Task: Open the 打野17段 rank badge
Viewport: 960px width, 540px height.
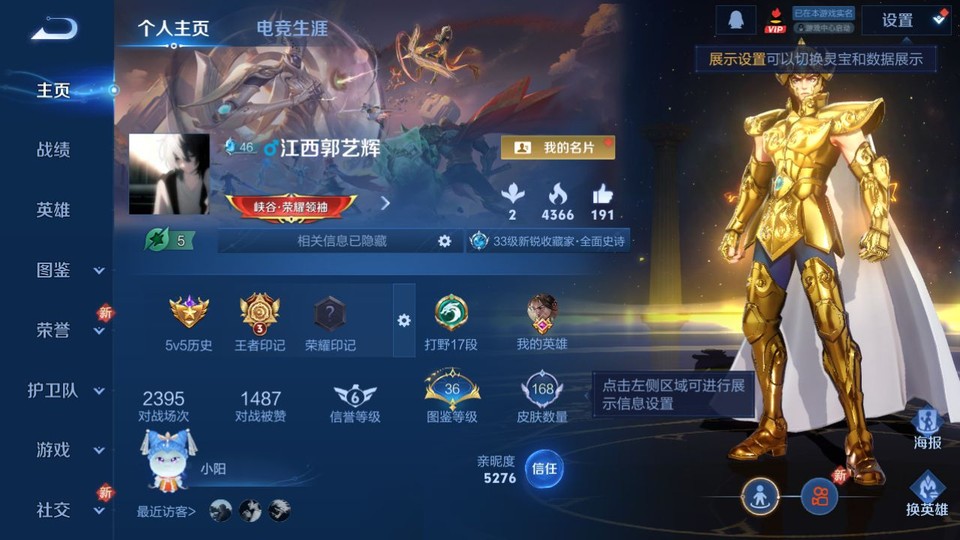Action: [x=452, y=322]
